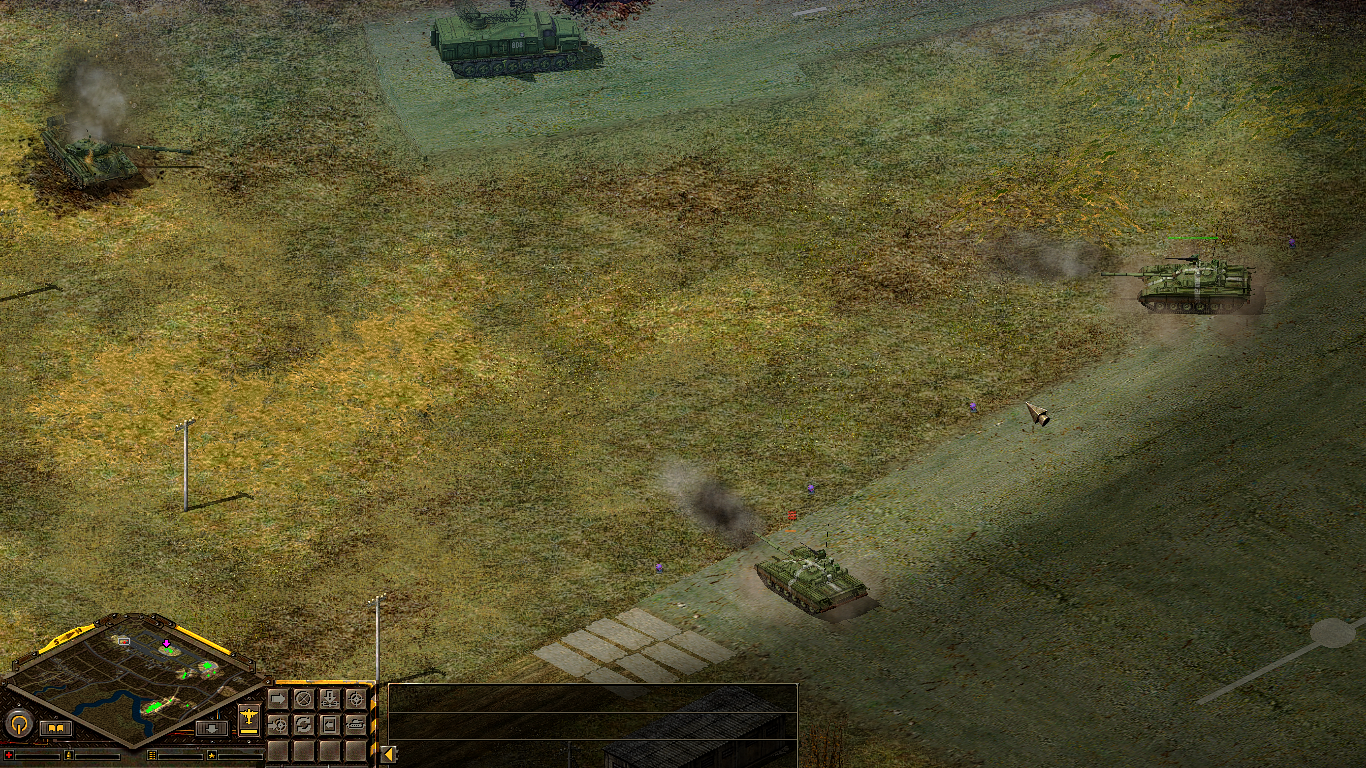Choose the framed left-arrow command
Screen dimensions: 1366x768
point(330,724)
